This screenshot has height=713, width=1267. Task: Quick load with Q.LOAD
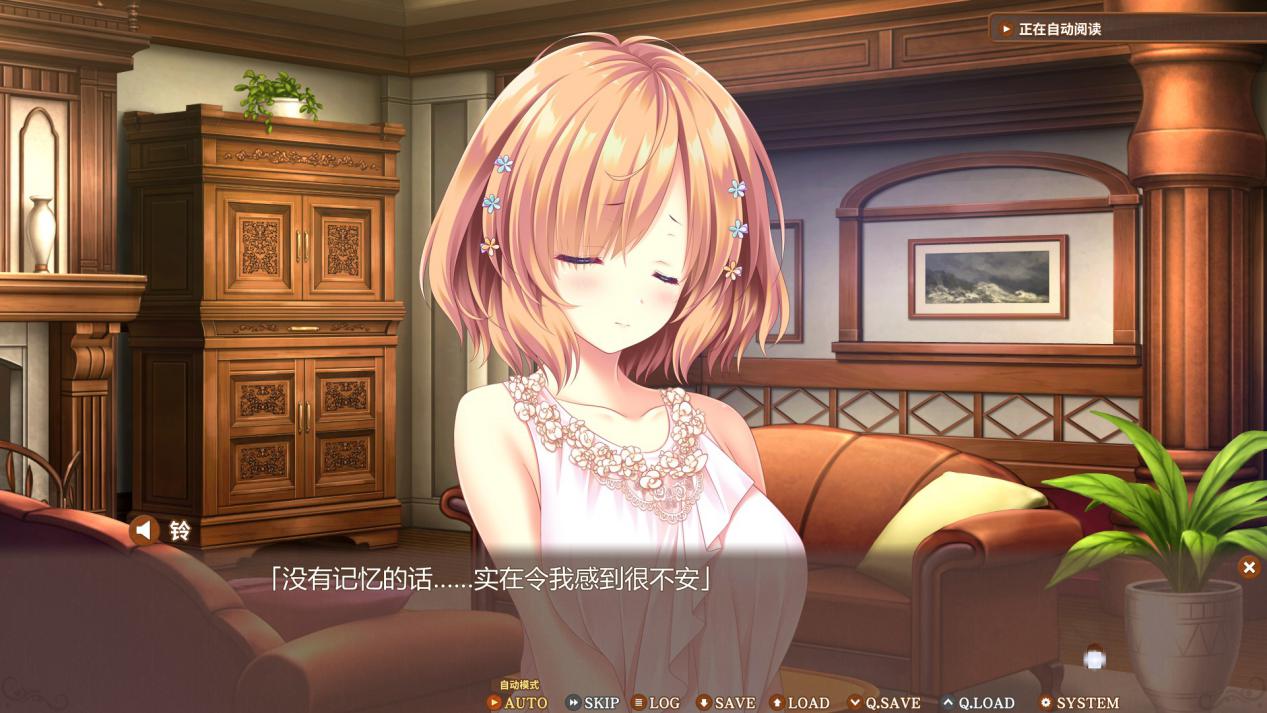[978, 703]
